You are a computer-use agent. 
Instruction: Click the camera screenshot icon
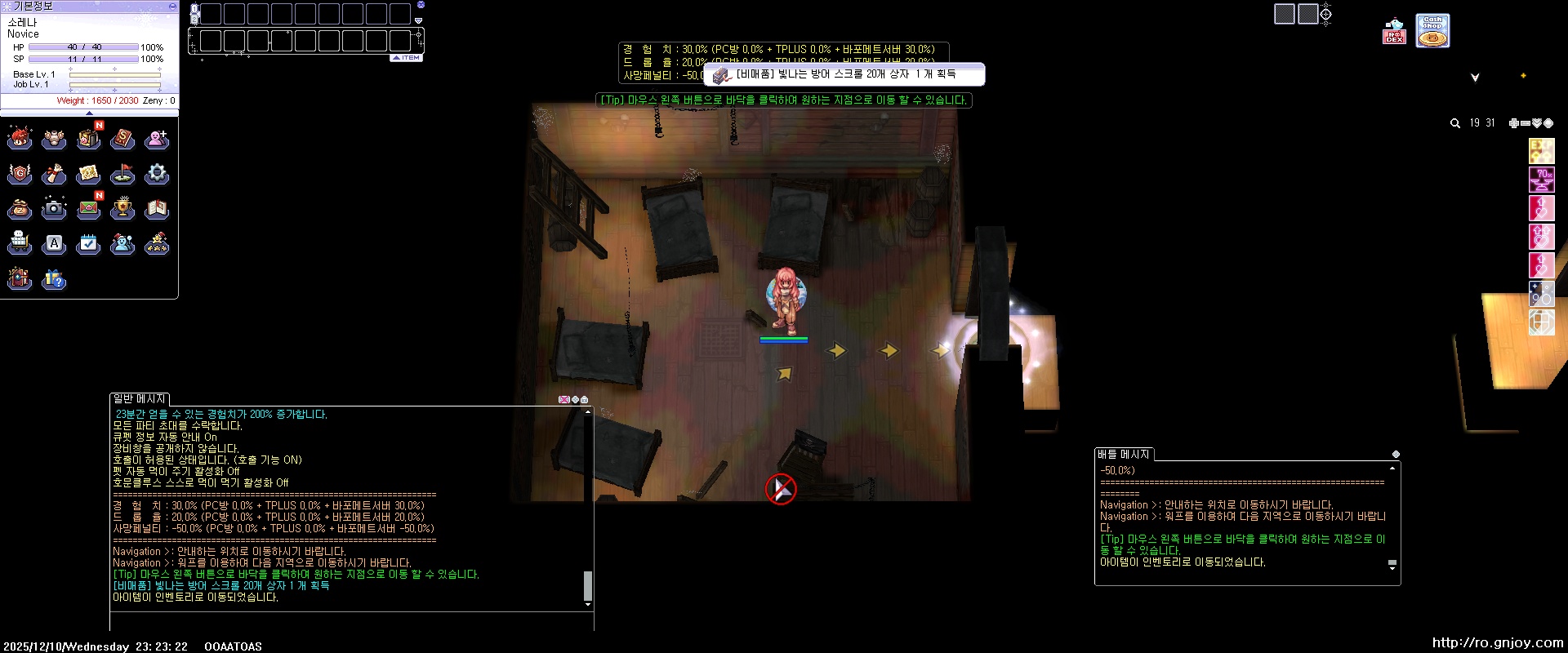(54, 209)
